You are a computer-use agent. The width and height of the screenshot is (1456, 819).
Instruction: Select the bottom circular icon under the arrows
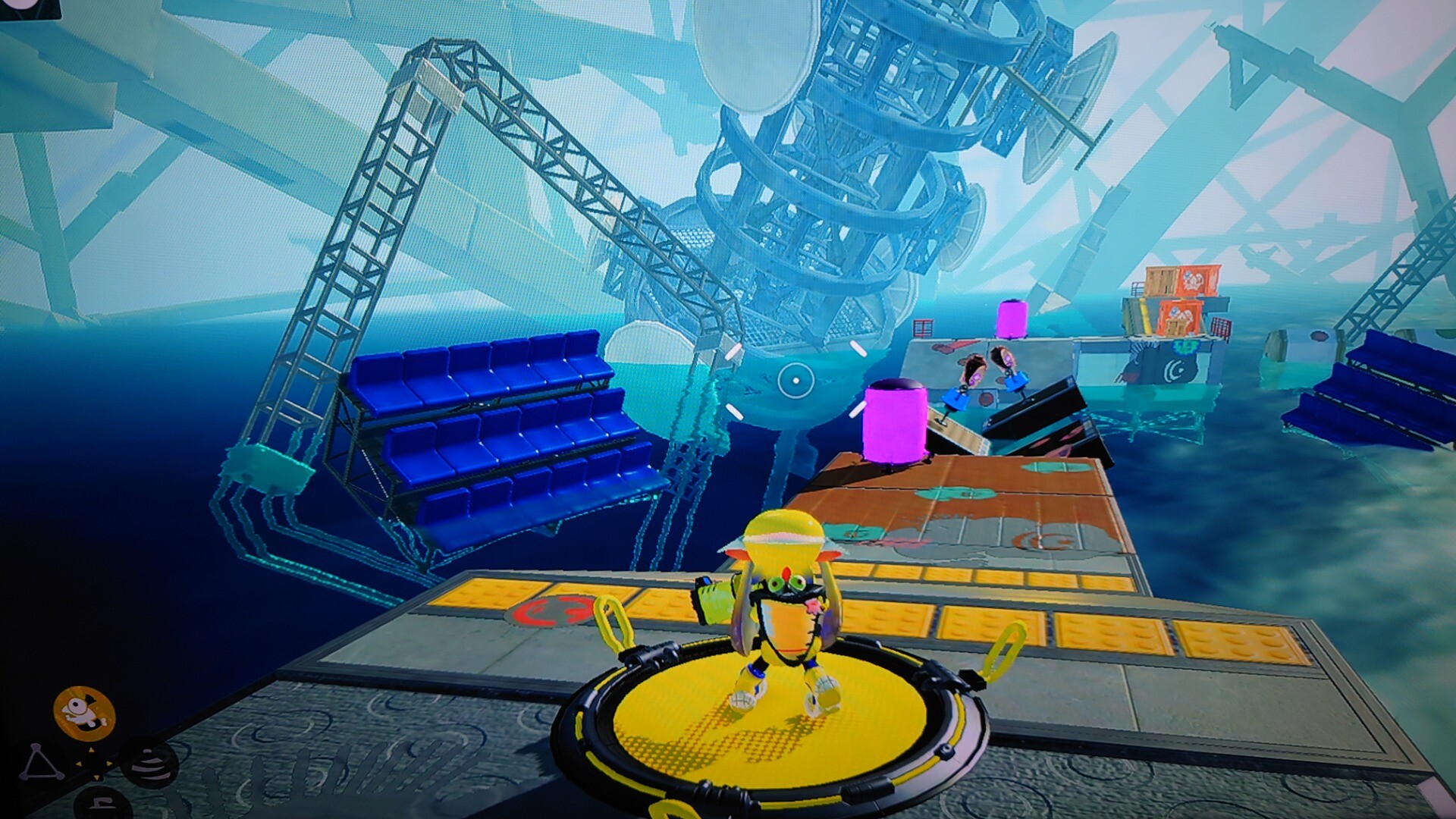point(101,804)
